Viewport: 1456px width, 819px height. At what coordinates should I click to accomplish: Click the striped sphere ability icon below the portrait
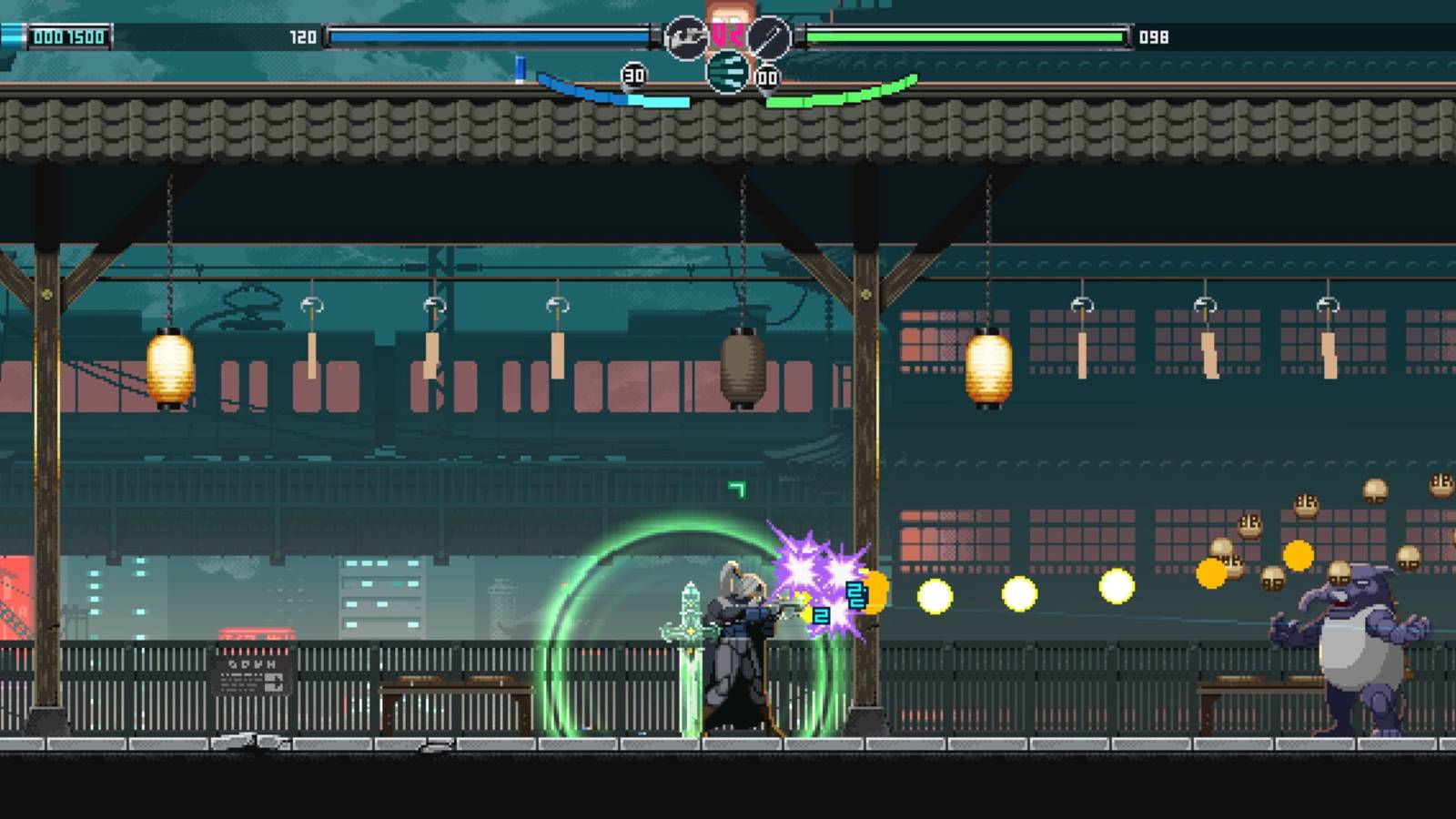click(728, 71)
